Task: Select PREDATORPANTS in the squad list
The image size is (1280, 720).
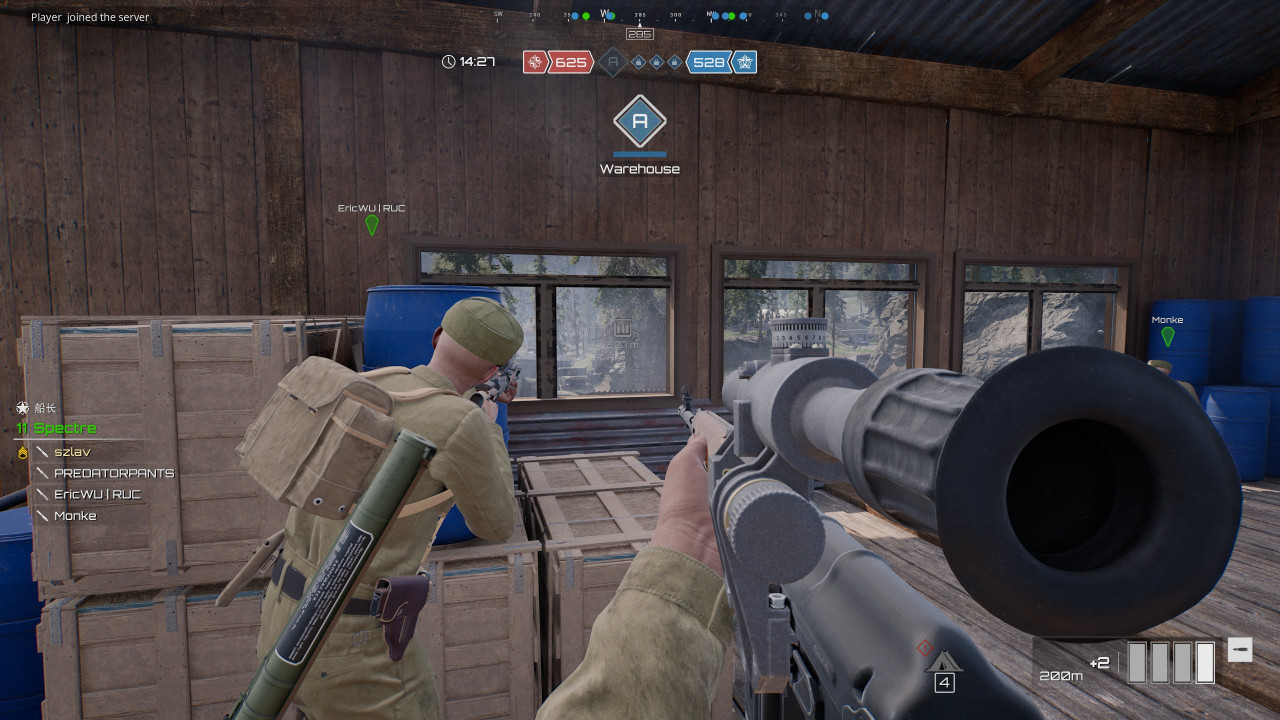Action: pos(113,473)
